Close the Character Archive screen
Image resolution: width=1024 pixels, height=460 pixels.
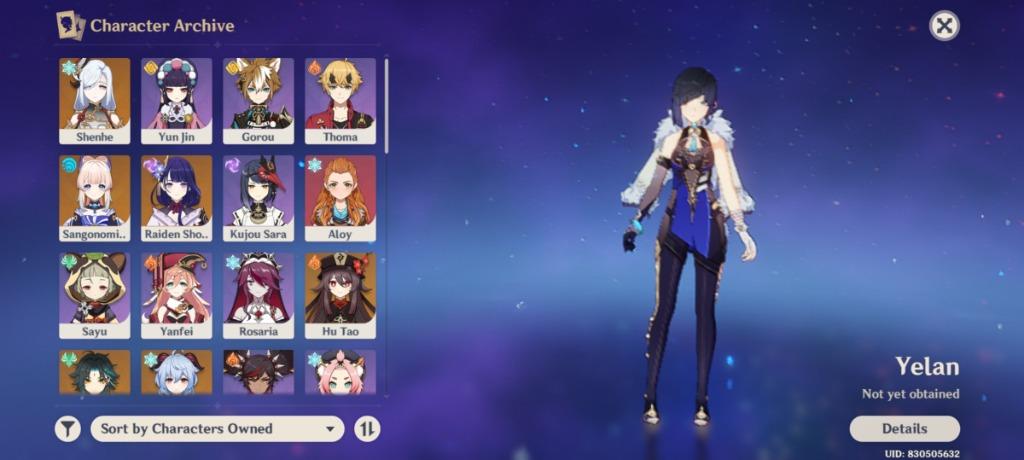click(x=944, y=26)
